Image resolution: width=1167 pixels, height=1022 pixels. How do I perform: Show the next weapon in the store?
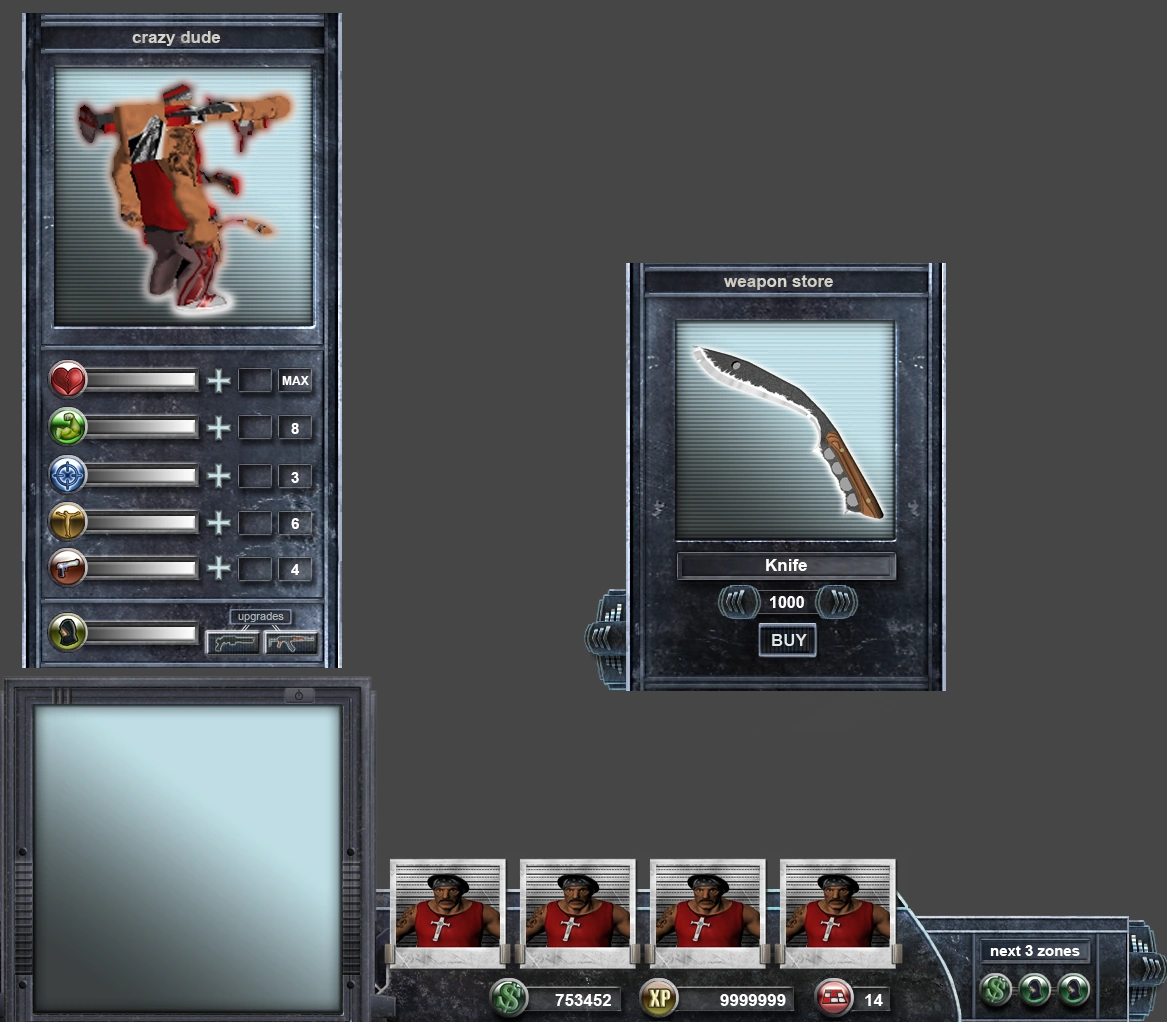click(836, 602)
